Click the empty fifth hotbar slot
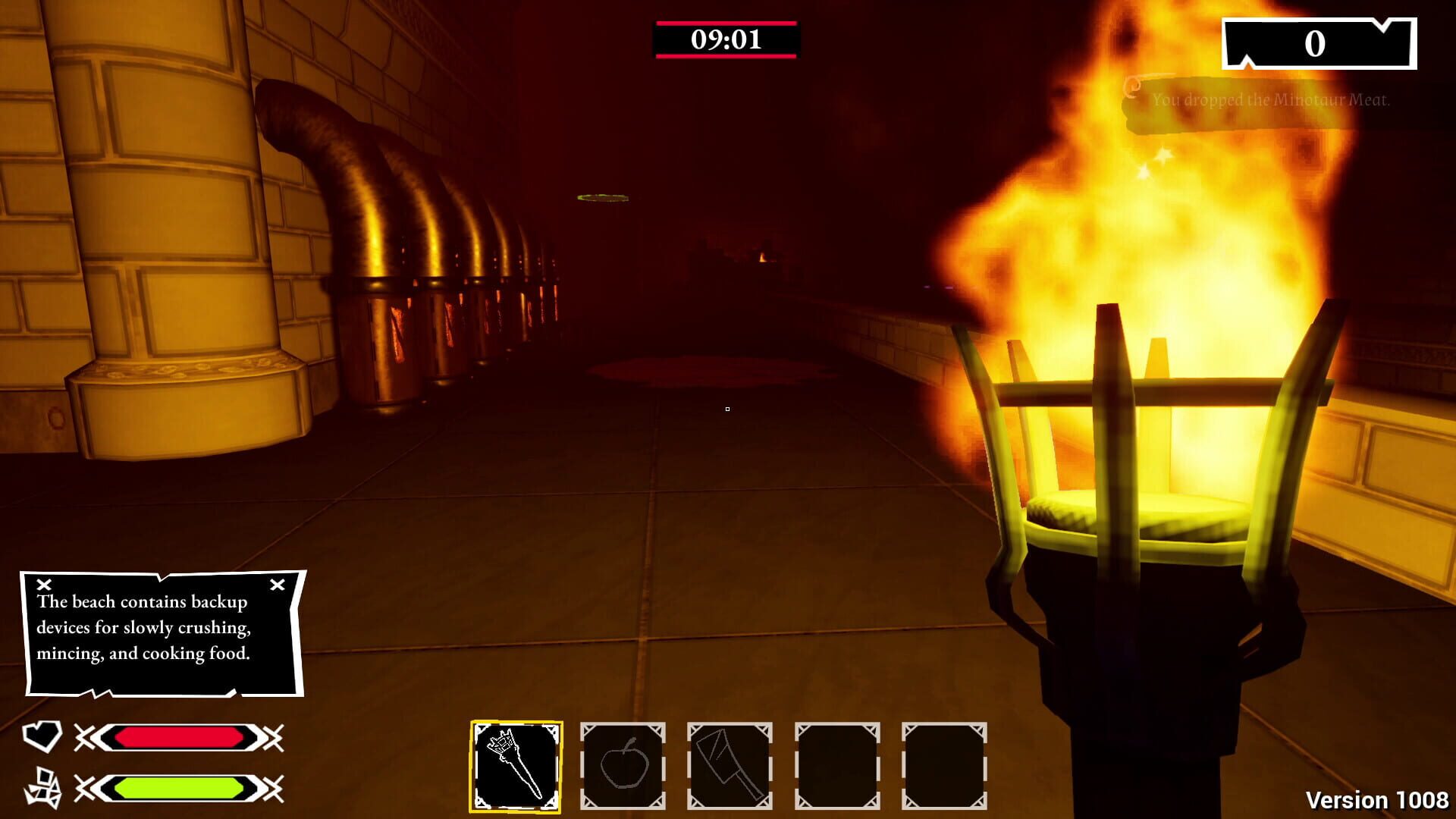 pyautogui.click(x=944, y=766)
